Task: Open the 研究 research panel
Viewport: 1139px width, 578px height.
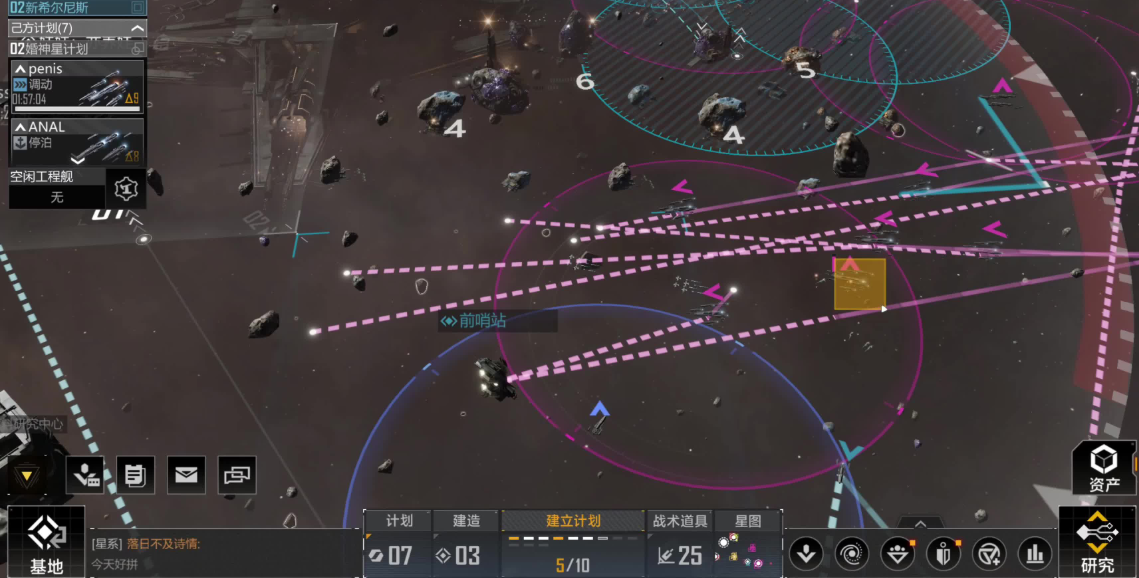Action: click(1097, 543)
